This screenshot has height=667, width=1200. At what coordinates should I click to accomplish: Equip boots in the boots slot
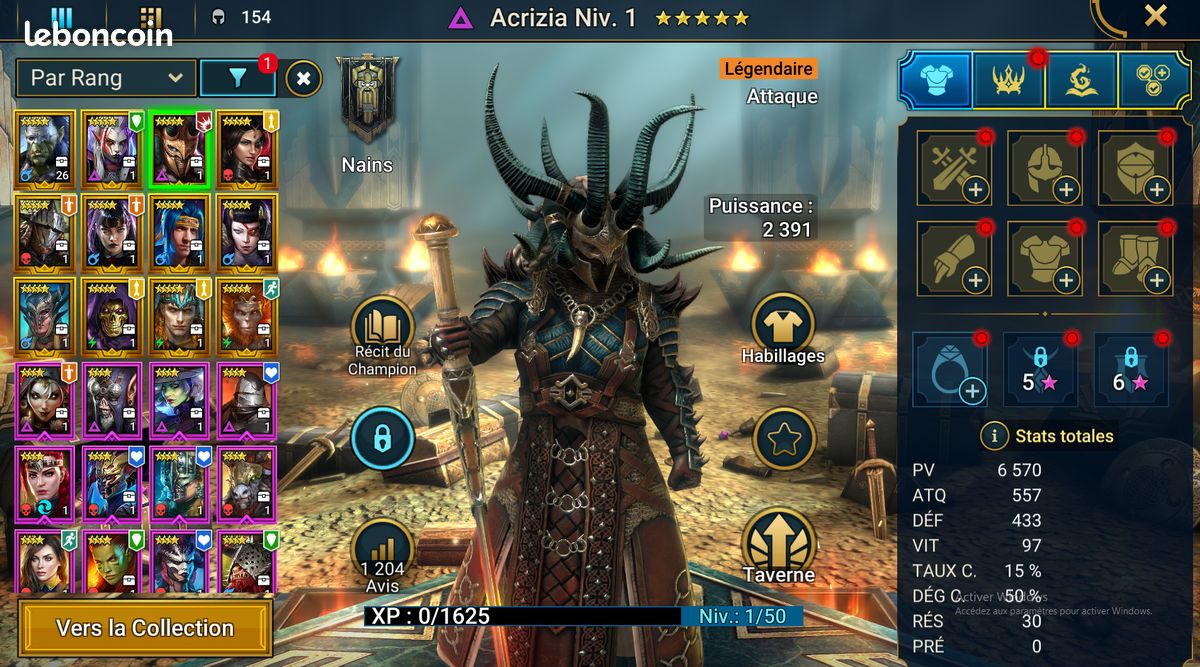(1136, 259)
